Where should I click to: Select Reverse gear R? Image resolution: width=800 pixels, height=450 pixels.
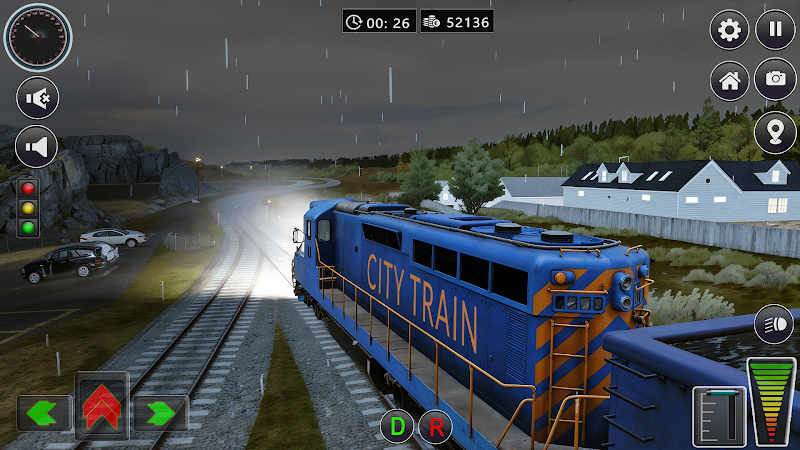coord(435,427)
